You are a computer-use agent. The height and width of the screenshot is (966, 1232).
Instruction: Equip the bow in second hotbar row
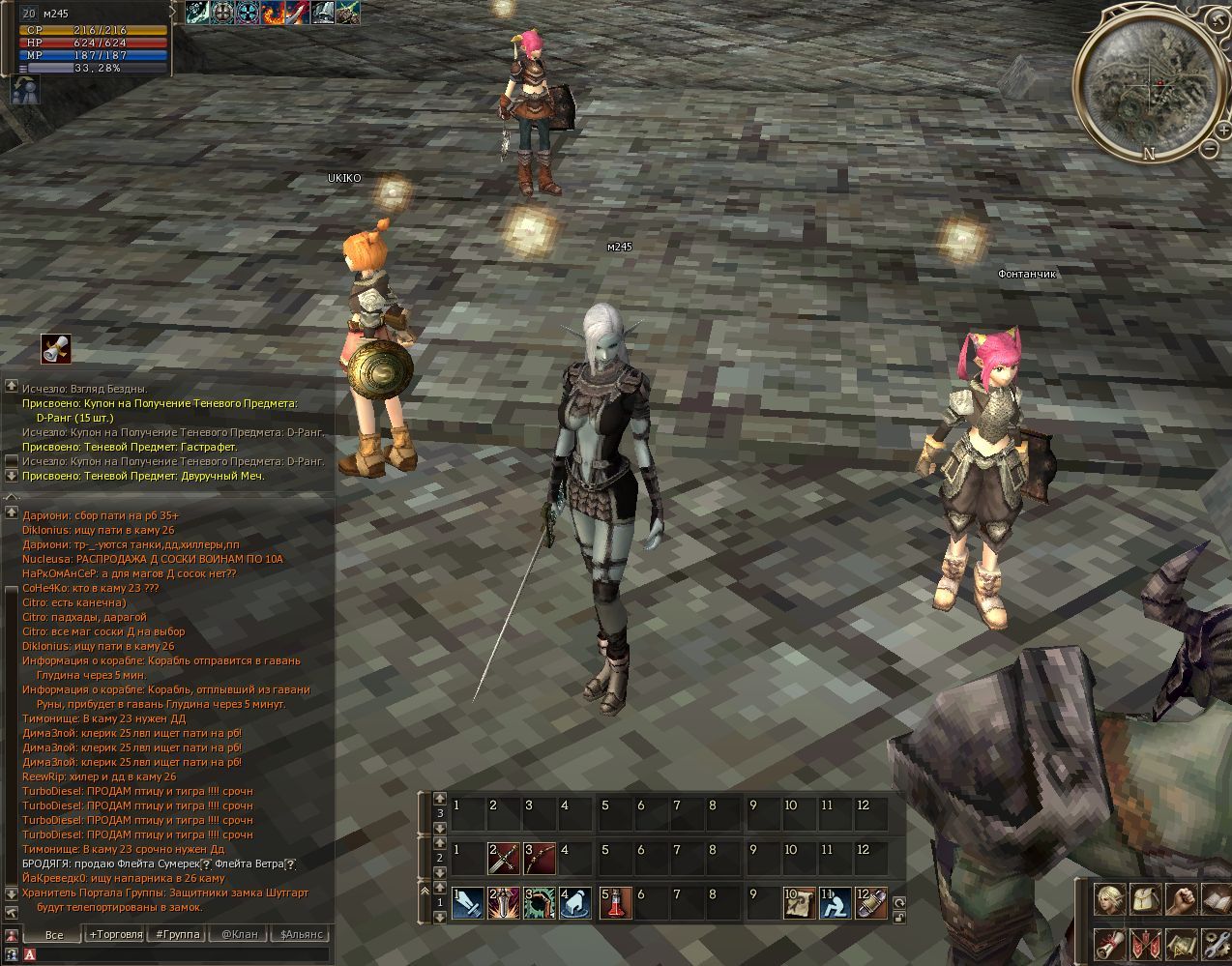[541, 859]
